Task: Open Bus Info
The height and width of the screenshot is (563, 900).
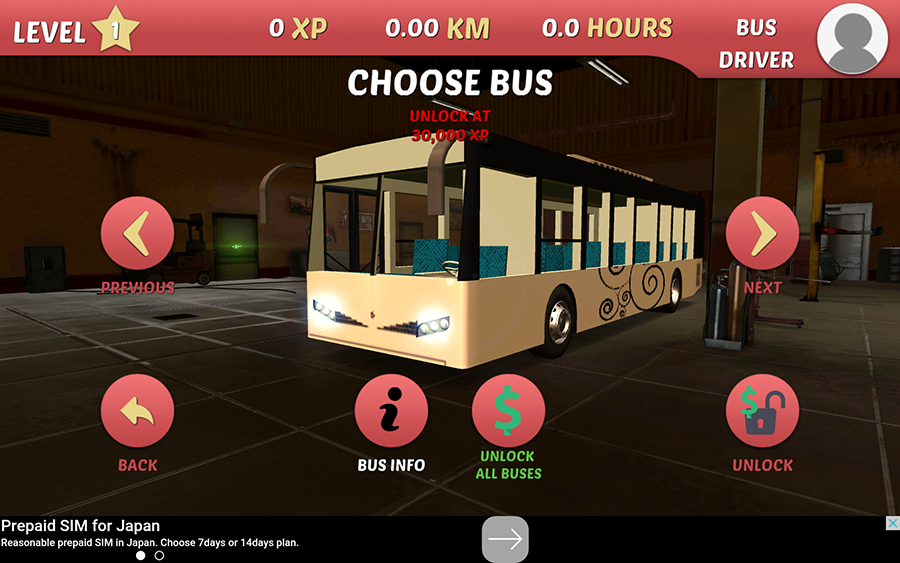Action: 391,411
